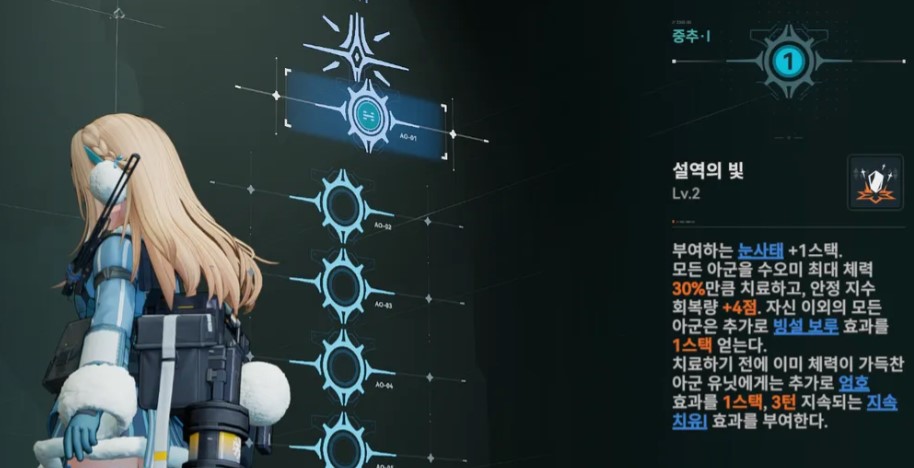The height and width of the screenshot is (468, 914).
Task: Click the 지속 치유 keyword link
Action: [880, 403]
